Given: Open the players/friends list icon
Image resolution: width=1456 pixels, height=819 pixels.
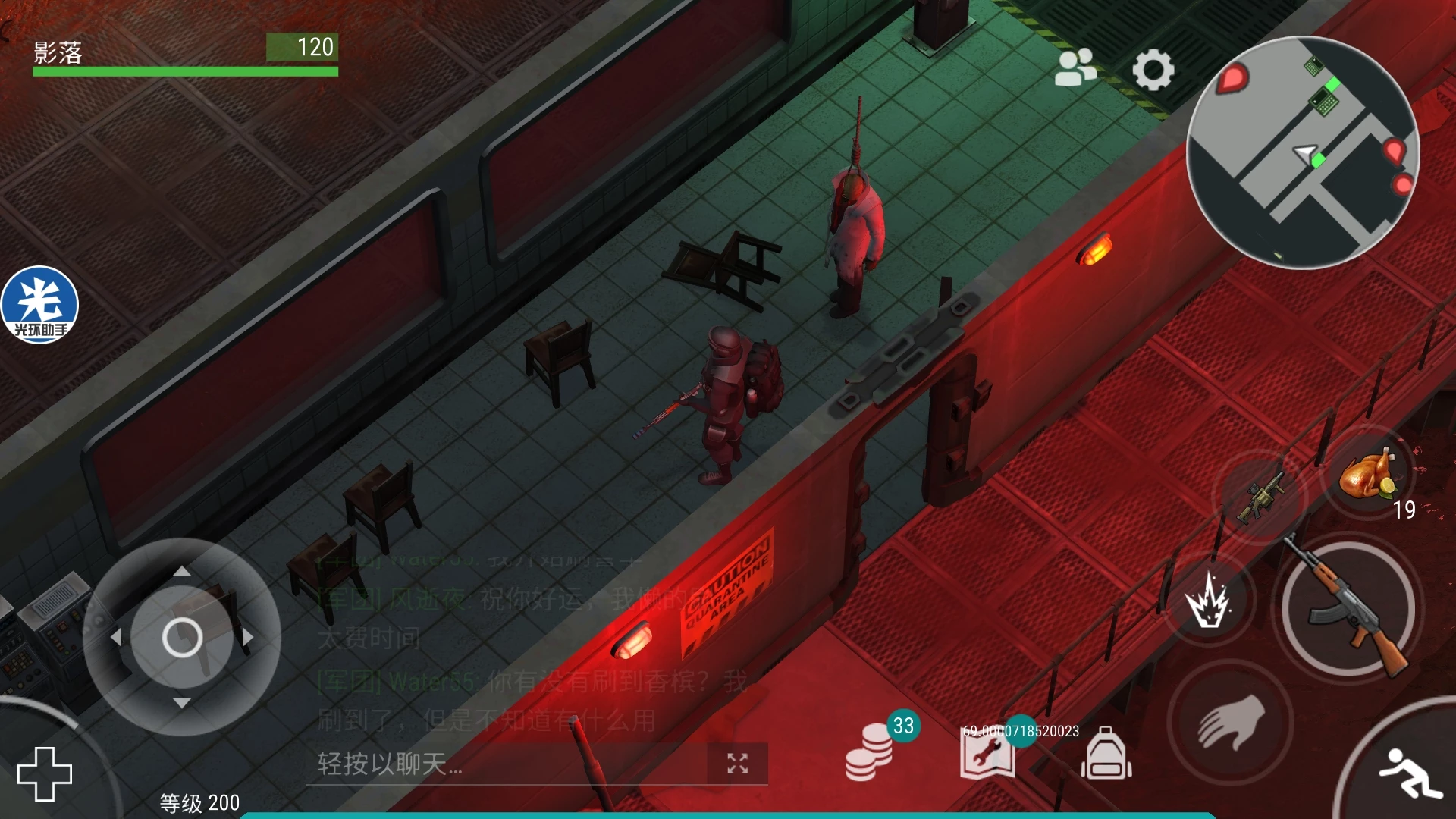Looking at the screenshot, I should tap(1075, 68).
